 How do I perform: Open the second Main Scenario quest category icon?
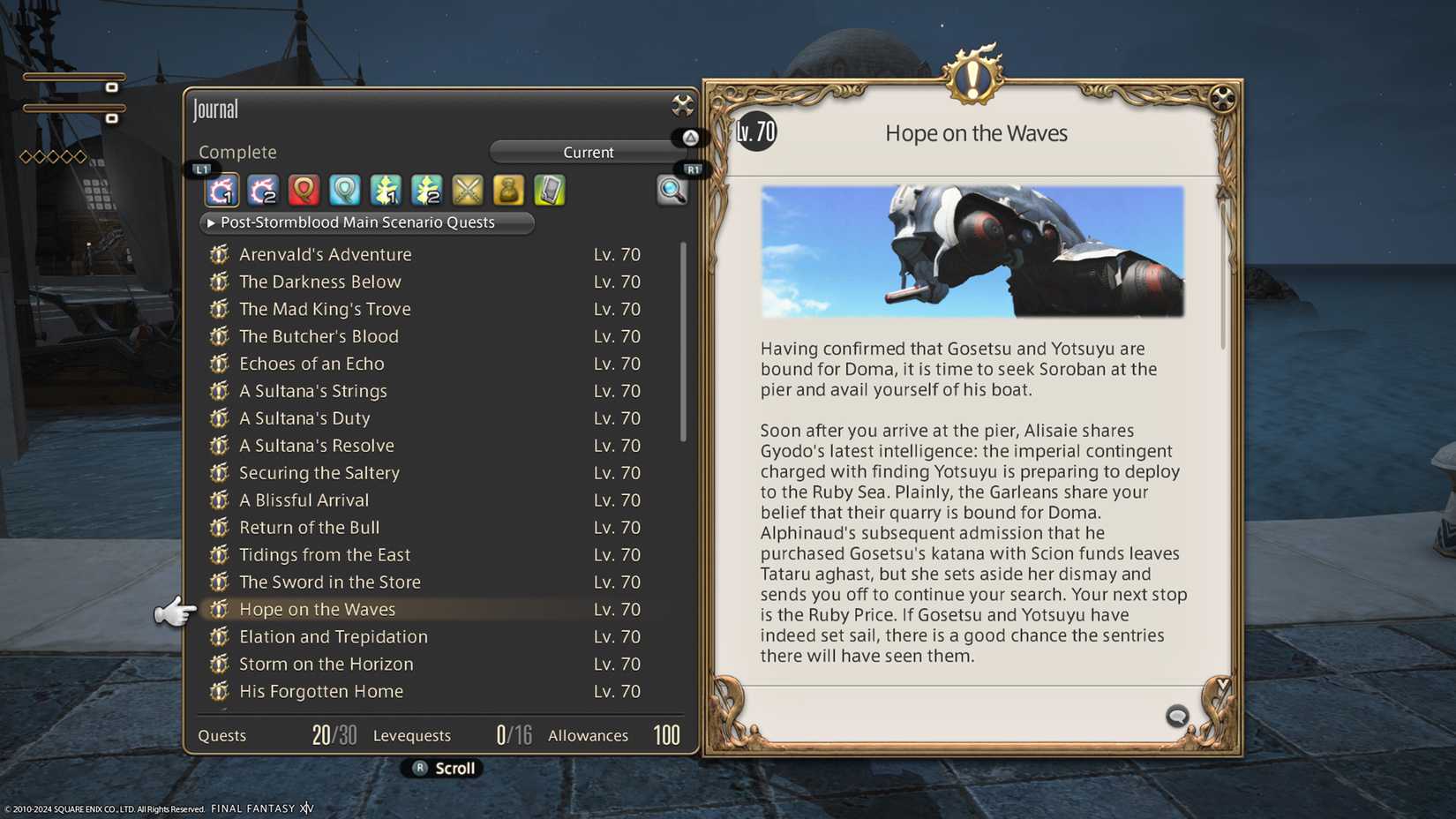coord(262,190)
